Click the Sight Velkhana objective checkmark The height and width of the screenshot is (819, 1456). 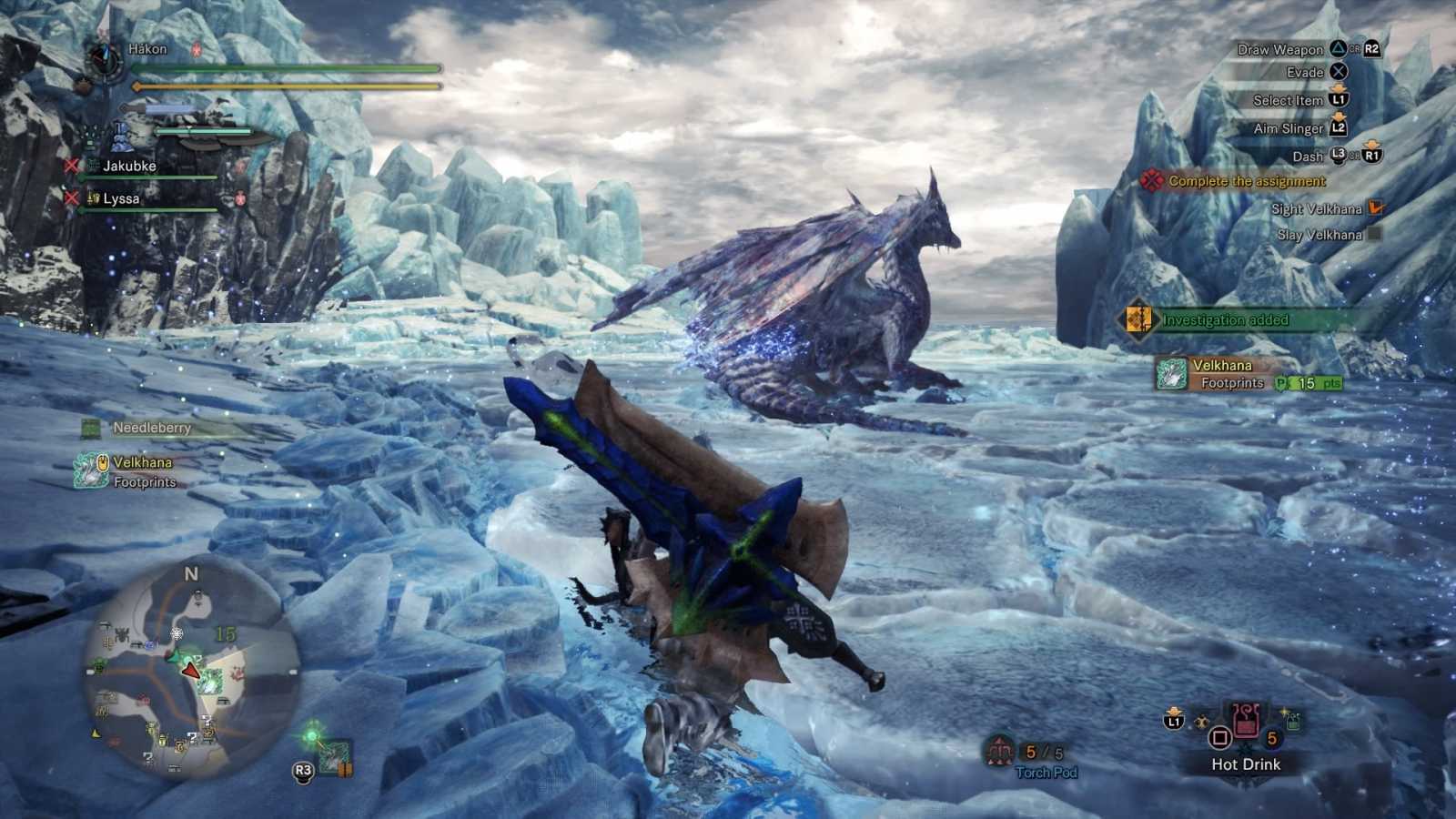(1376, 208)
